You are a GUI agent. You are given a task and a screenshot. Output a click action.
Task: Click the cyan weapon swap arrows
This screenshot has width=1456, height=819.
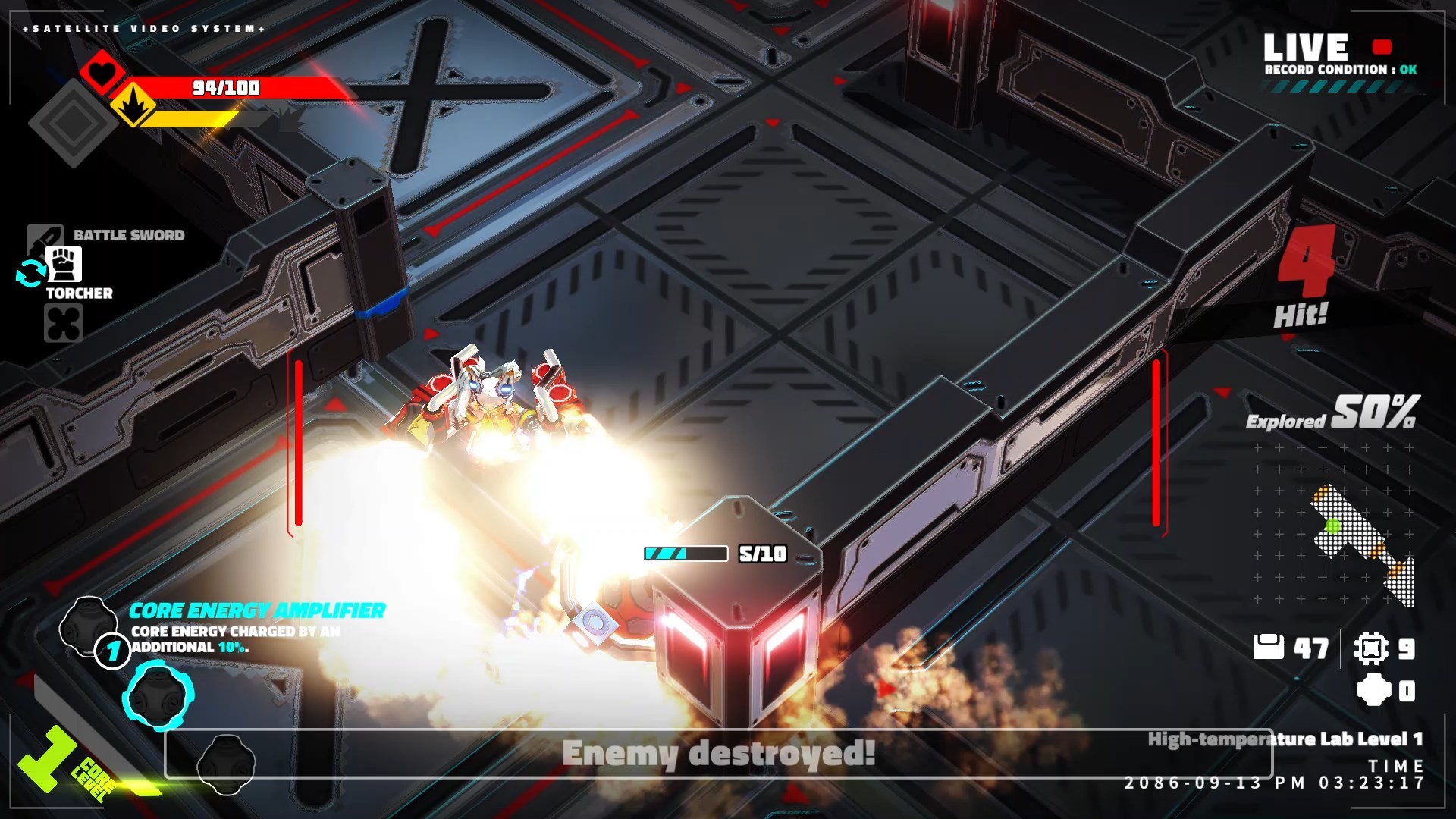tap(30, 274)
